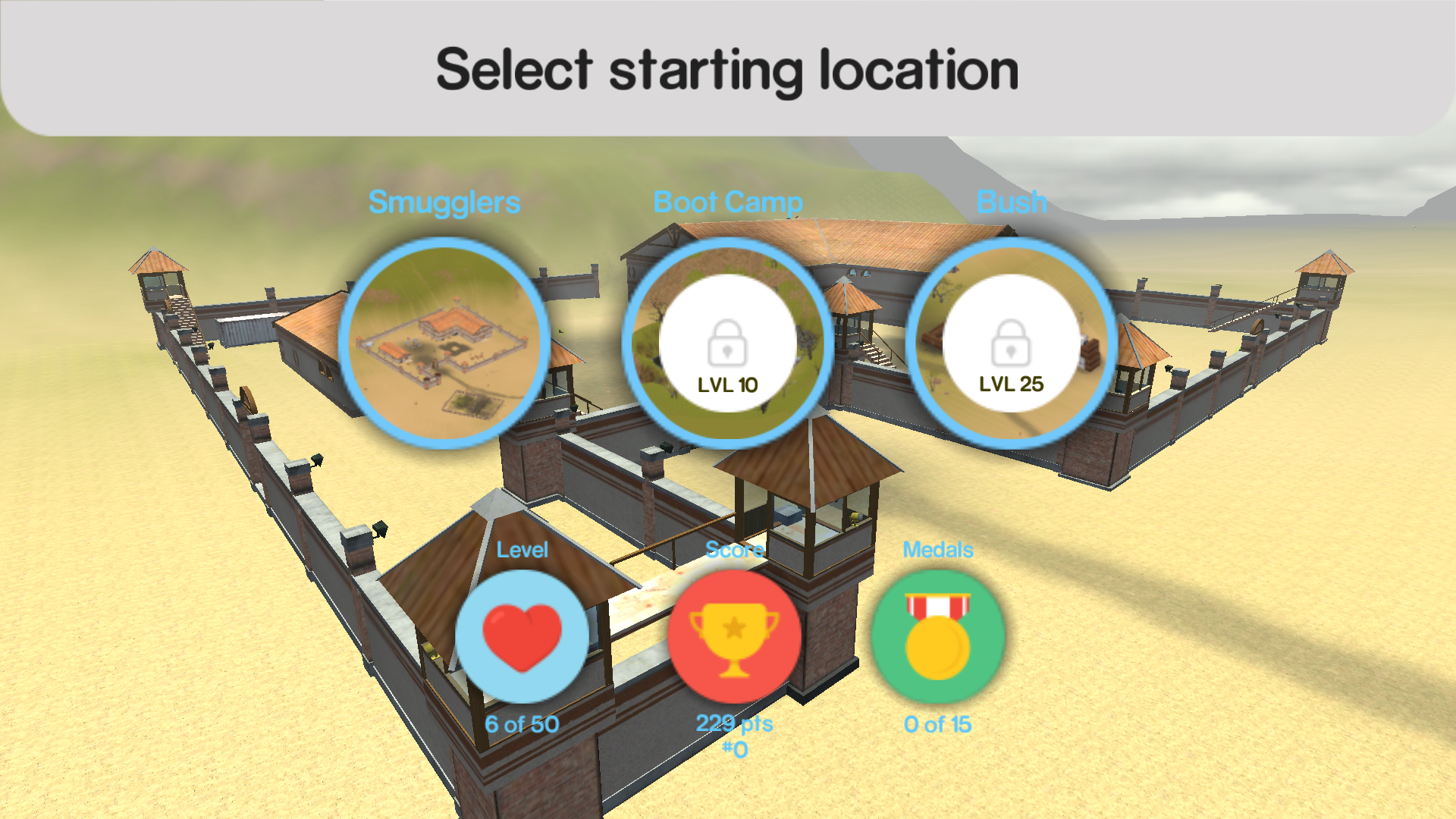Image resolution: width=1456 pixels, height=819 pixels.
Task: Click the Smugglers label text
Action: [x=444, y=202]
